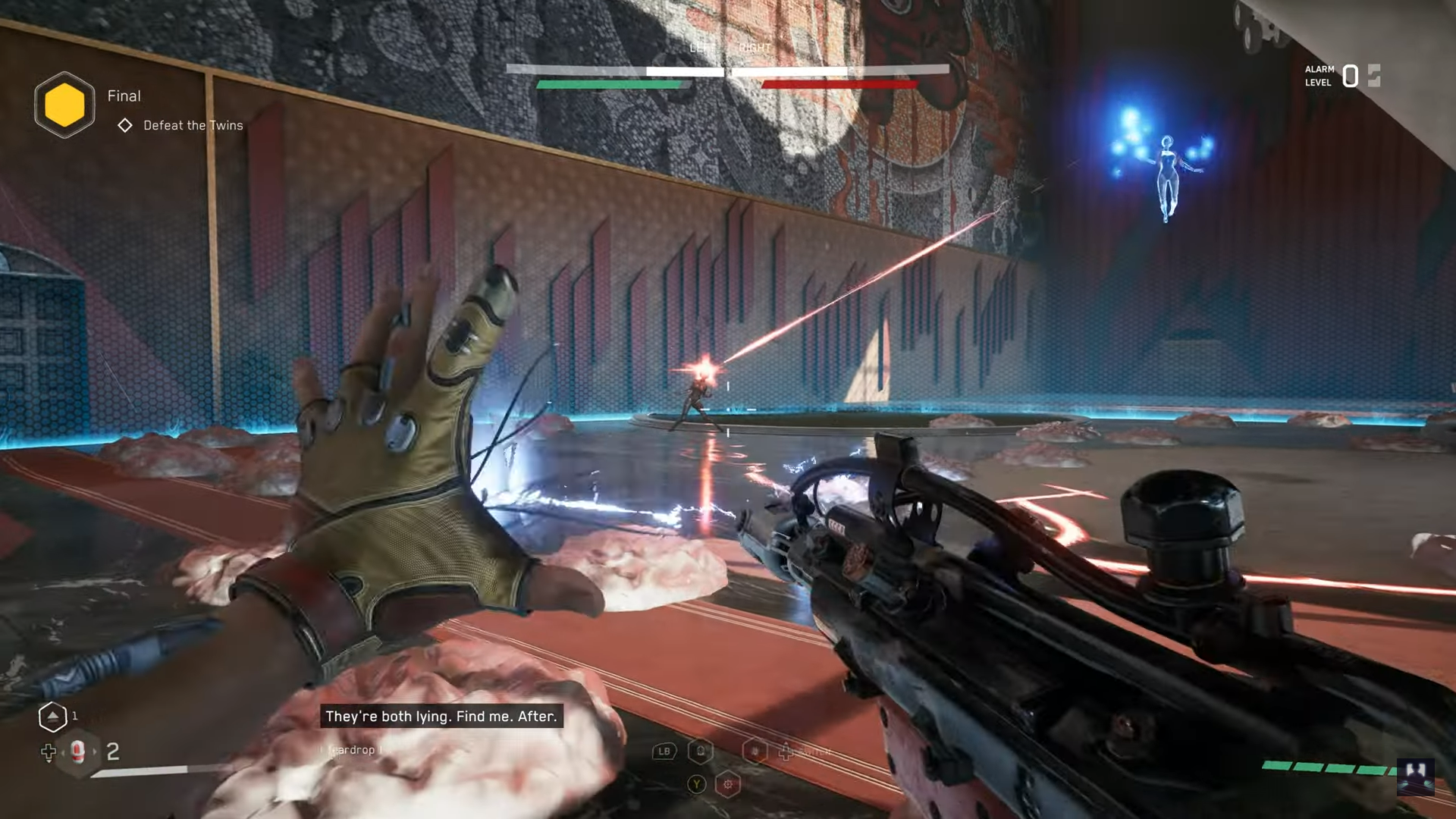
Task: Click the yellow hexagon quest icon
Action: [64, 105]
